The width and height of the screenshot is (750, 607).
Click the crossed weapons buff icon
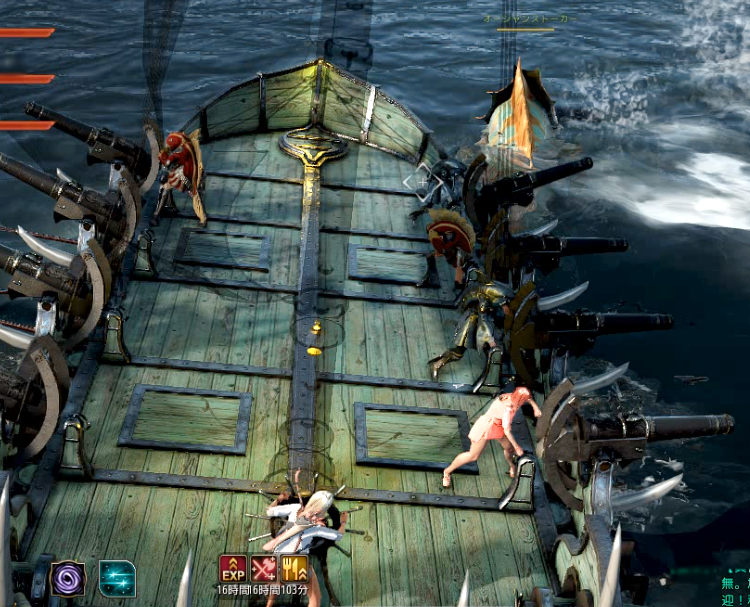(x=264, y=569)
